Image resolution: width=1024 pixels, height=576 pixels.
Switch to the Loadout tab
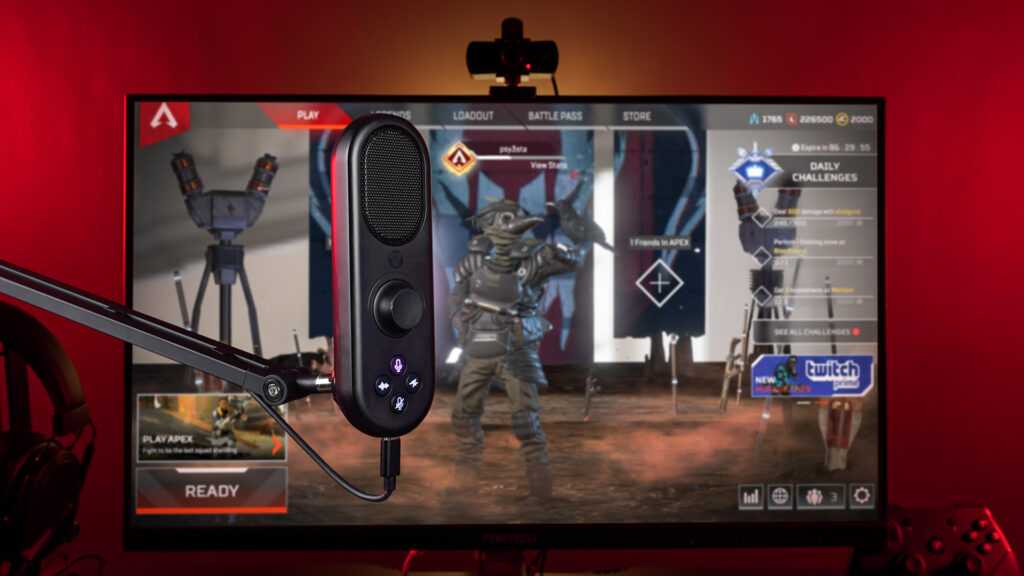(473, 116)
